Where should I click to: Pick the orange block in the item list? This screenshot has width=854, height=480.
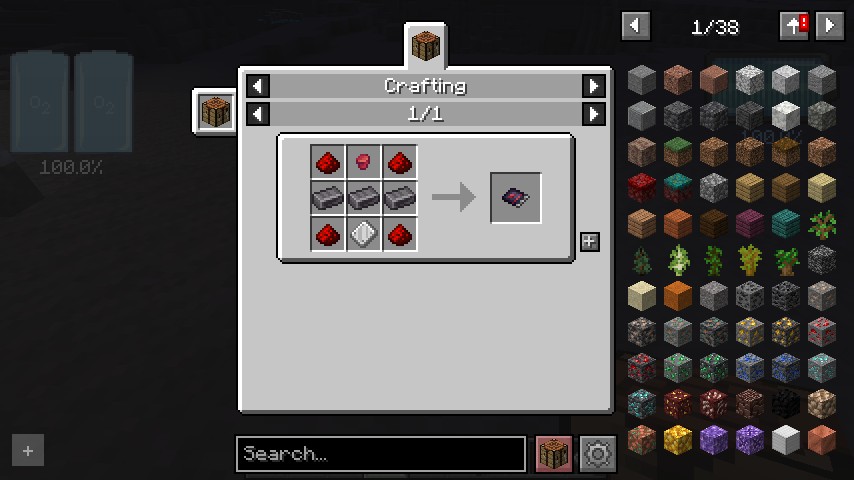coord(678,295)
